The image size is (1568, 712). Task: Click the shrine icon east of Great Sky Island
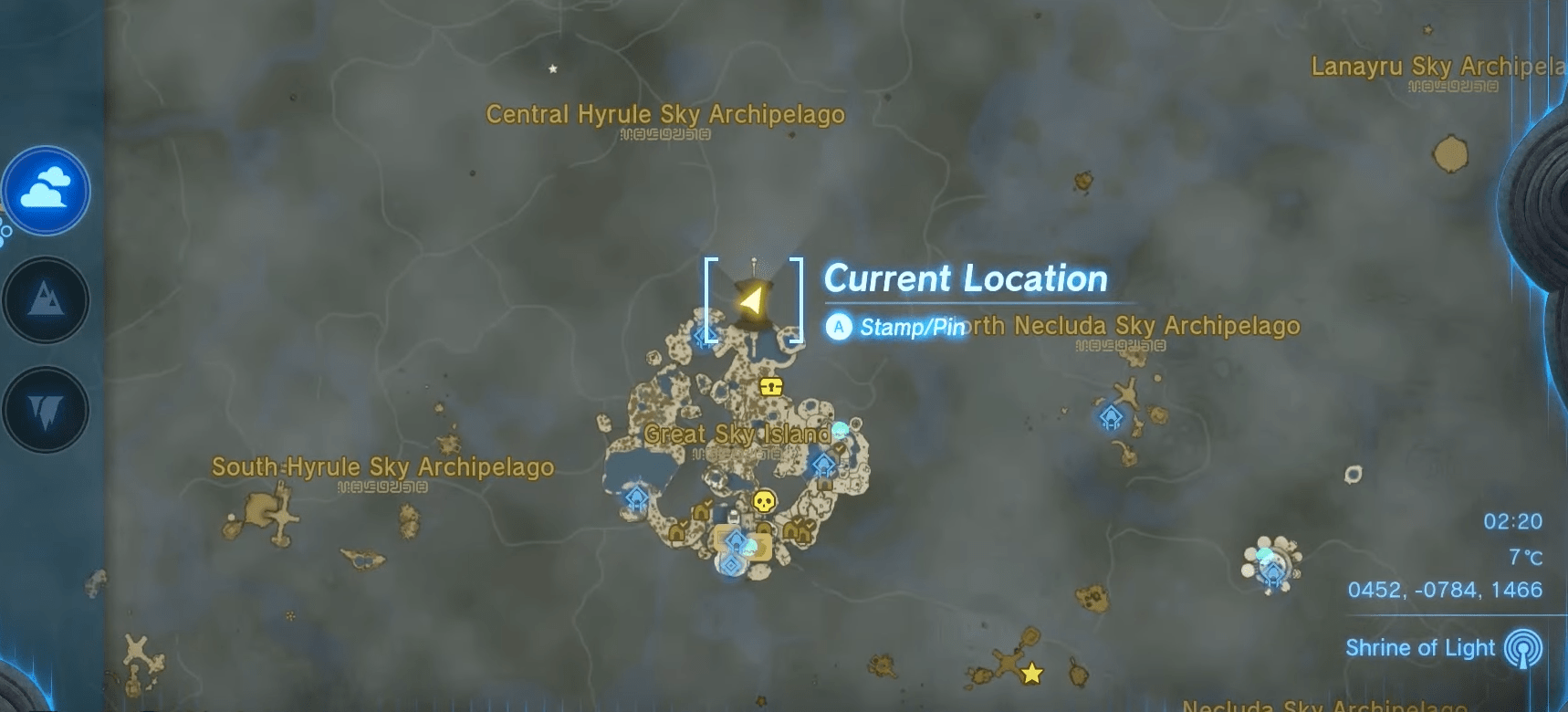(x=822, y=466)
